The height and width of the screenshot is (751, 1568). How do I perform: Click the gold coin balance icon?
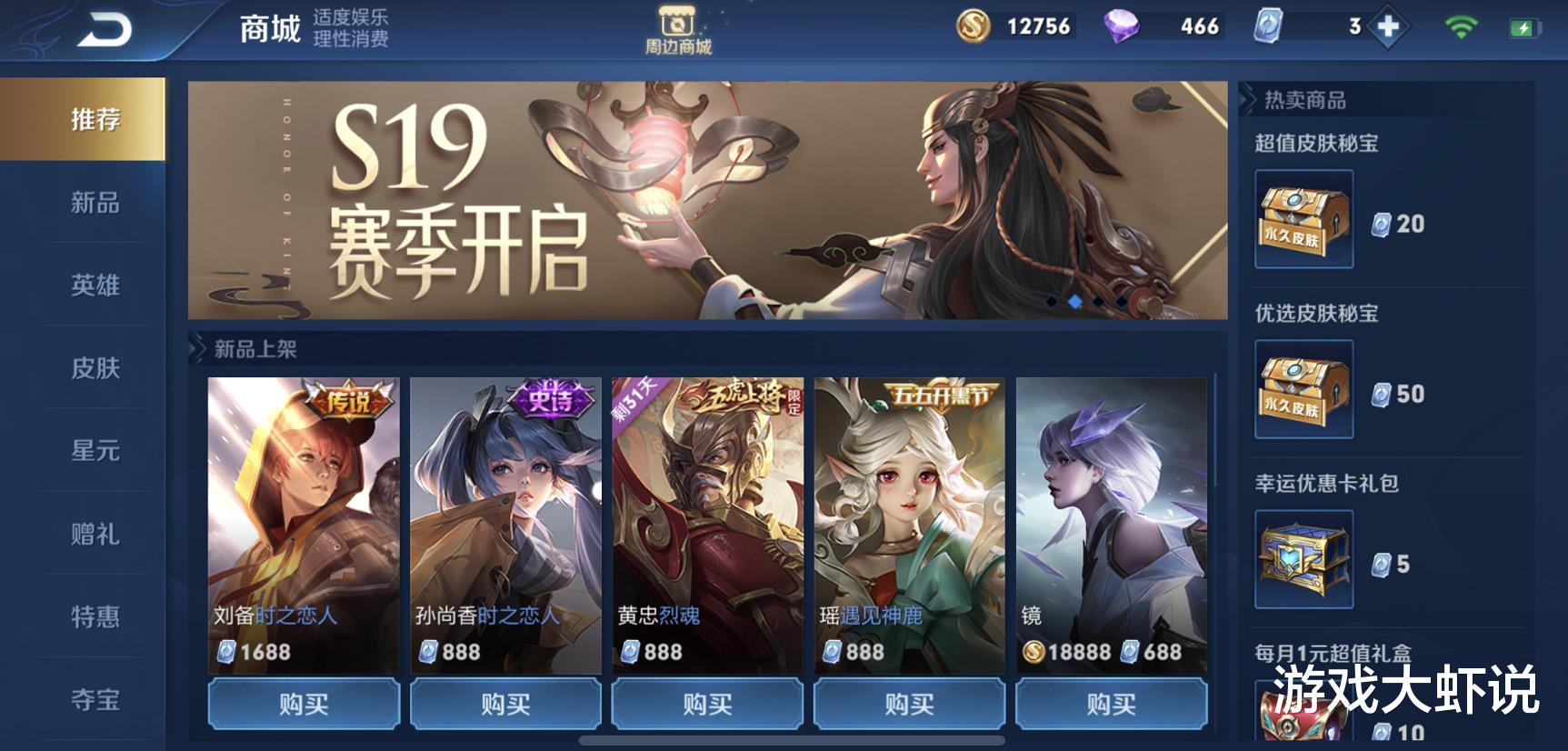pyautogui.click(x=973, y=26)
